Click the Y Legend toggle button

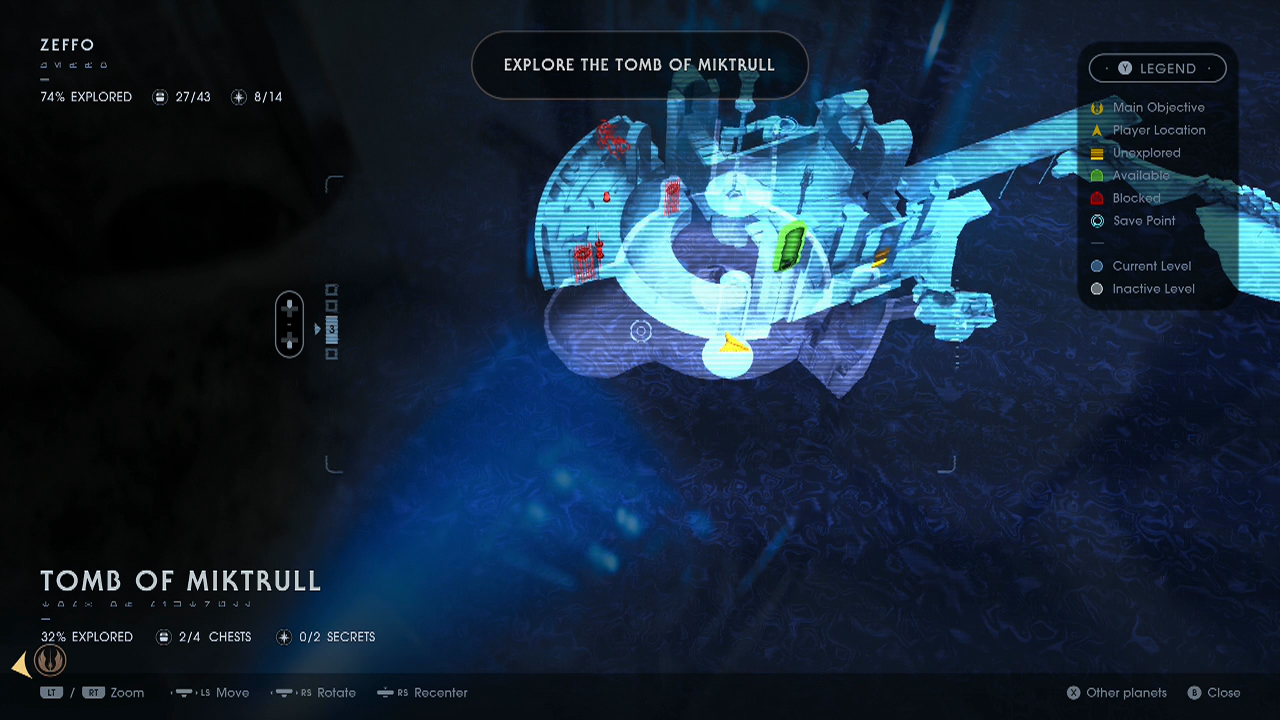(x=1157, y=68)
